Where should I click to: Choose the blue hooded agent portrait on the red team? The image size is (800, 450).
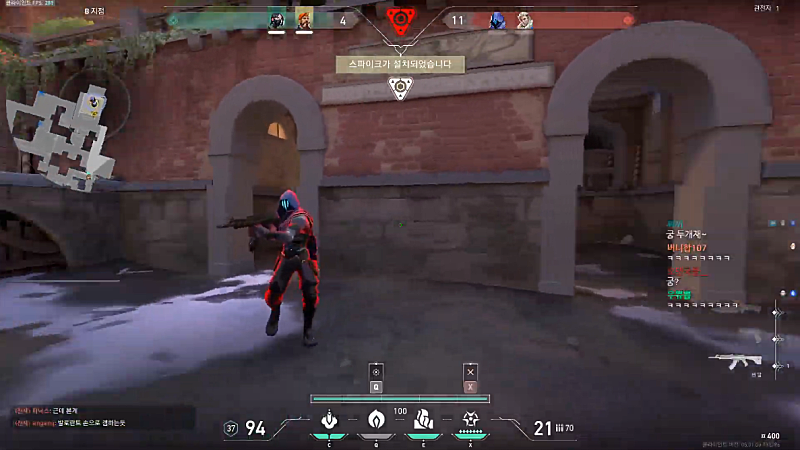[497, 20]
